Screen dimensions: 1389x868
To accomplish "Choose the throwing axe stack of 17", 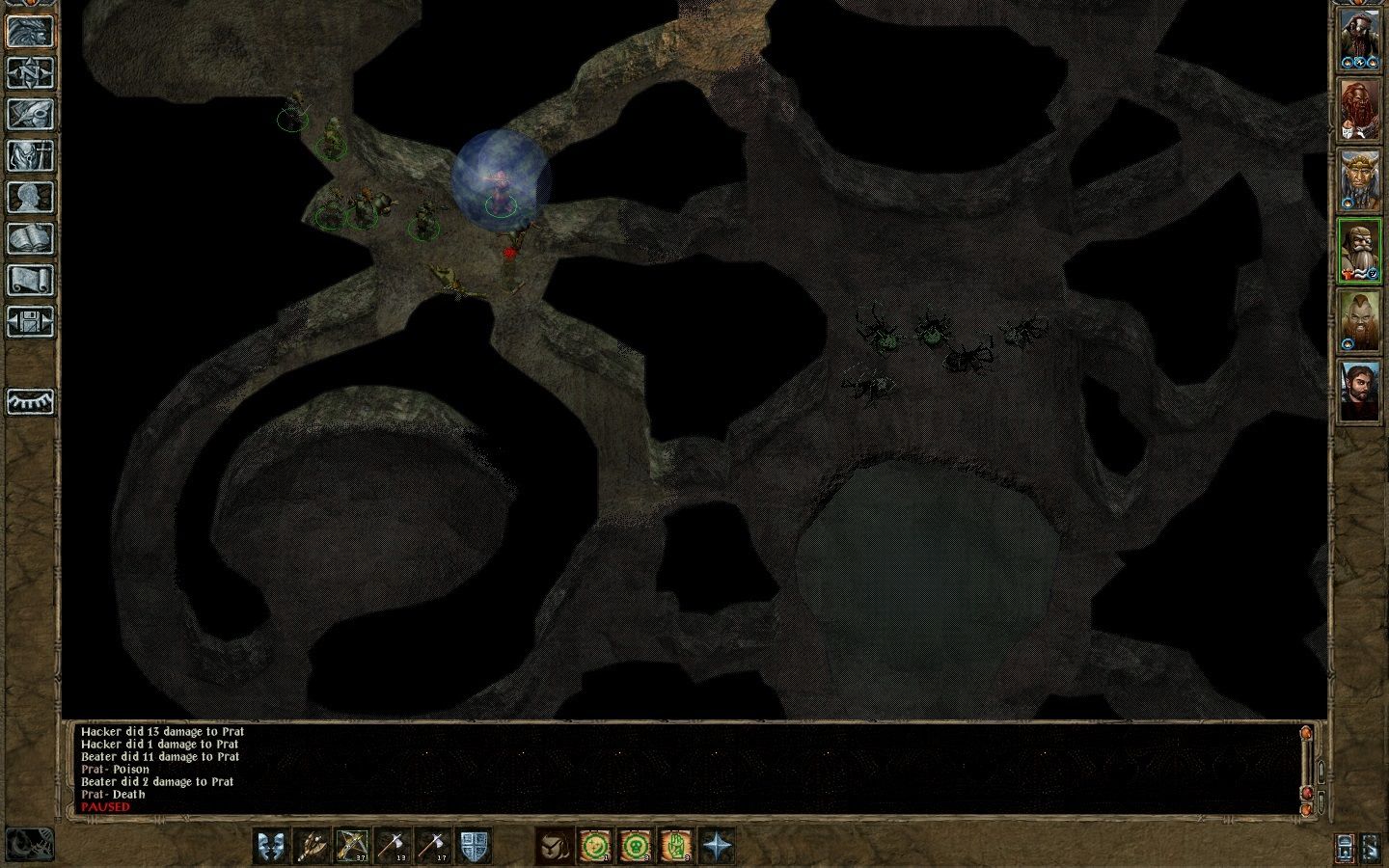I will pyautogui.click(x=433, y=846).
